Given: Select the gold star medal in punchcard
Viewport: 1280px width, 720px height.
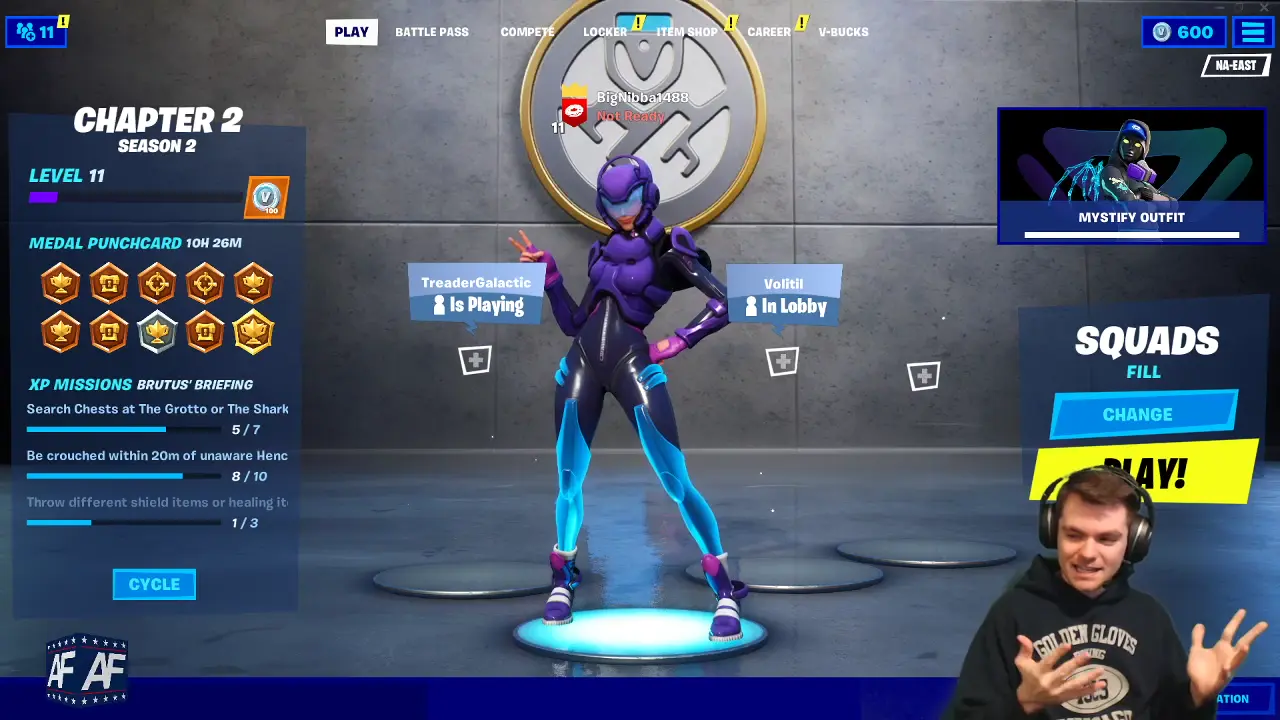Looking at the screenshot, I should [253, 331].
